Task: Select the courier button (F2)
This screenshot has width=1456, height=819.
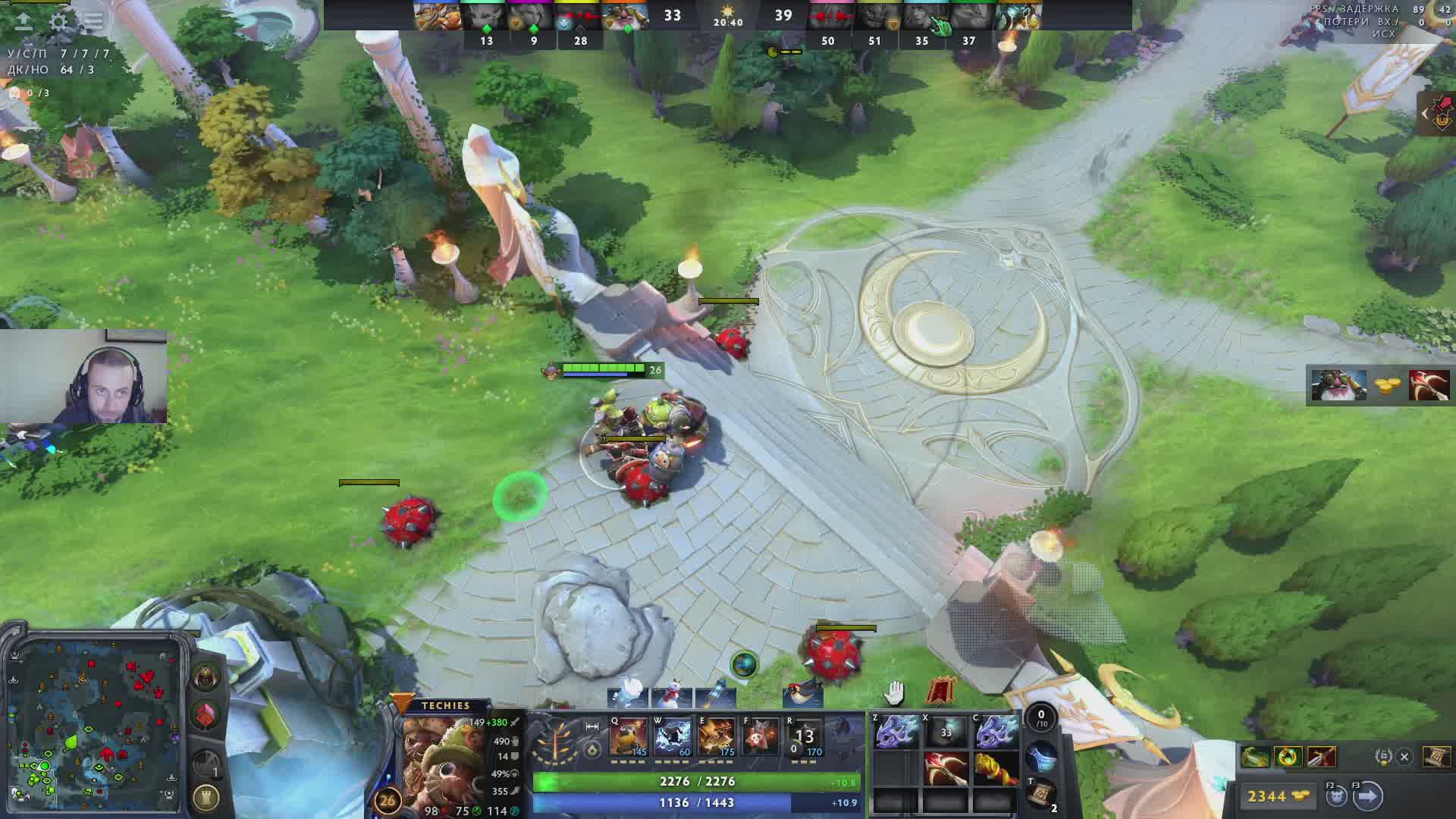Action: coord(1336,796)
